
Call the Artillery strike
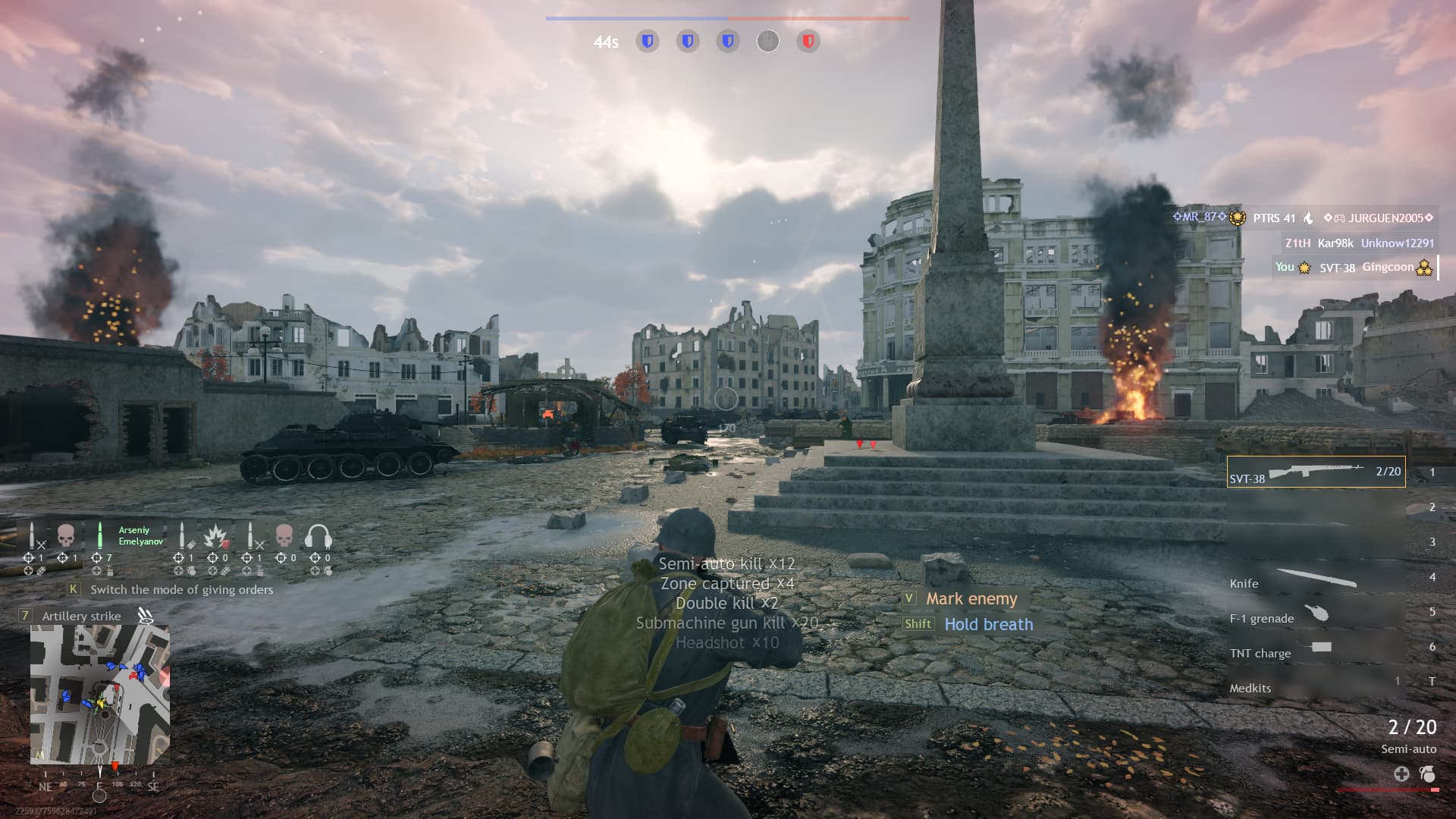tap(81, 616)
